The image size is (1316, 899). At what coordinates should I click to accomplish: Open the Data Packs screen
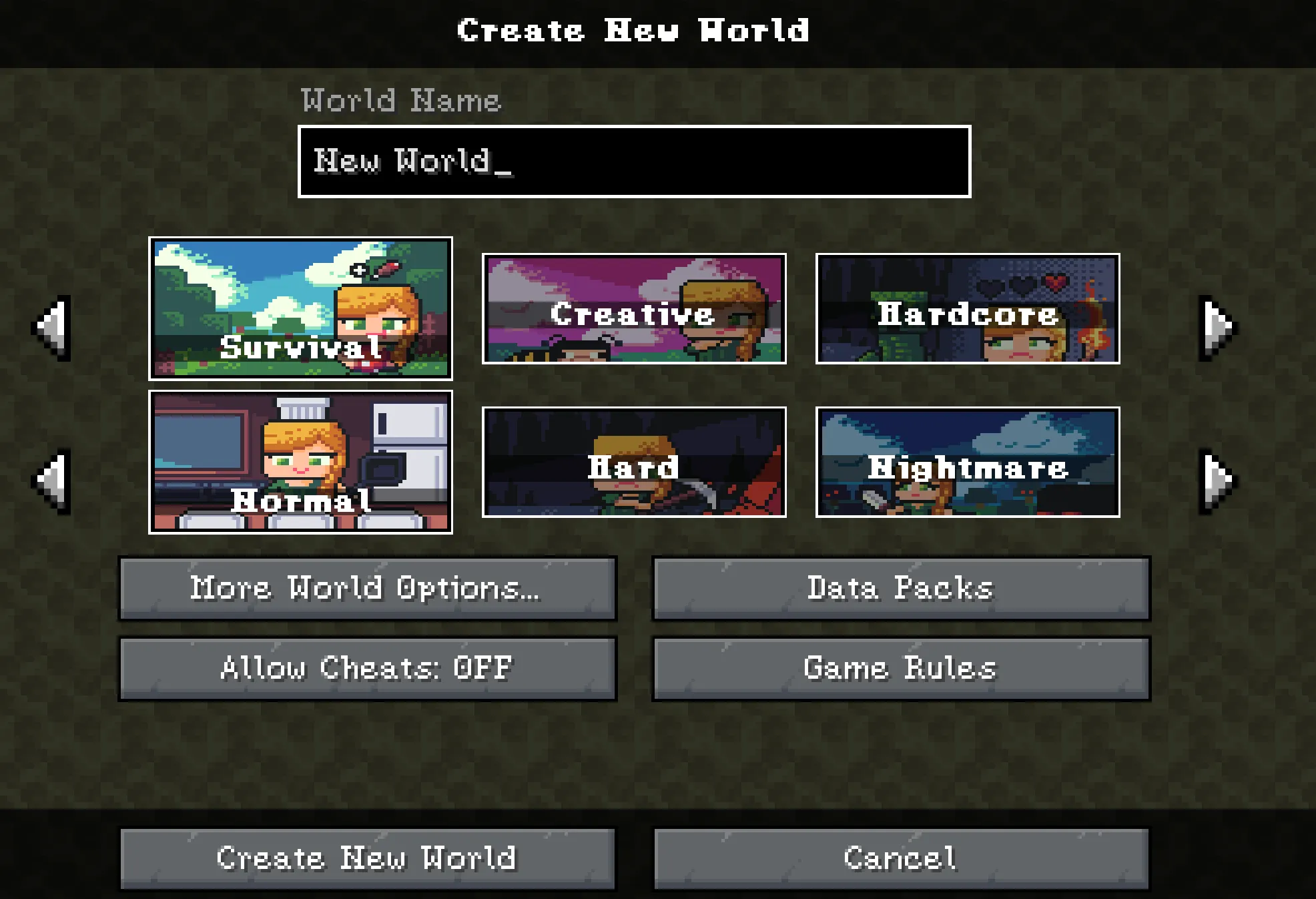coord(901,589)
